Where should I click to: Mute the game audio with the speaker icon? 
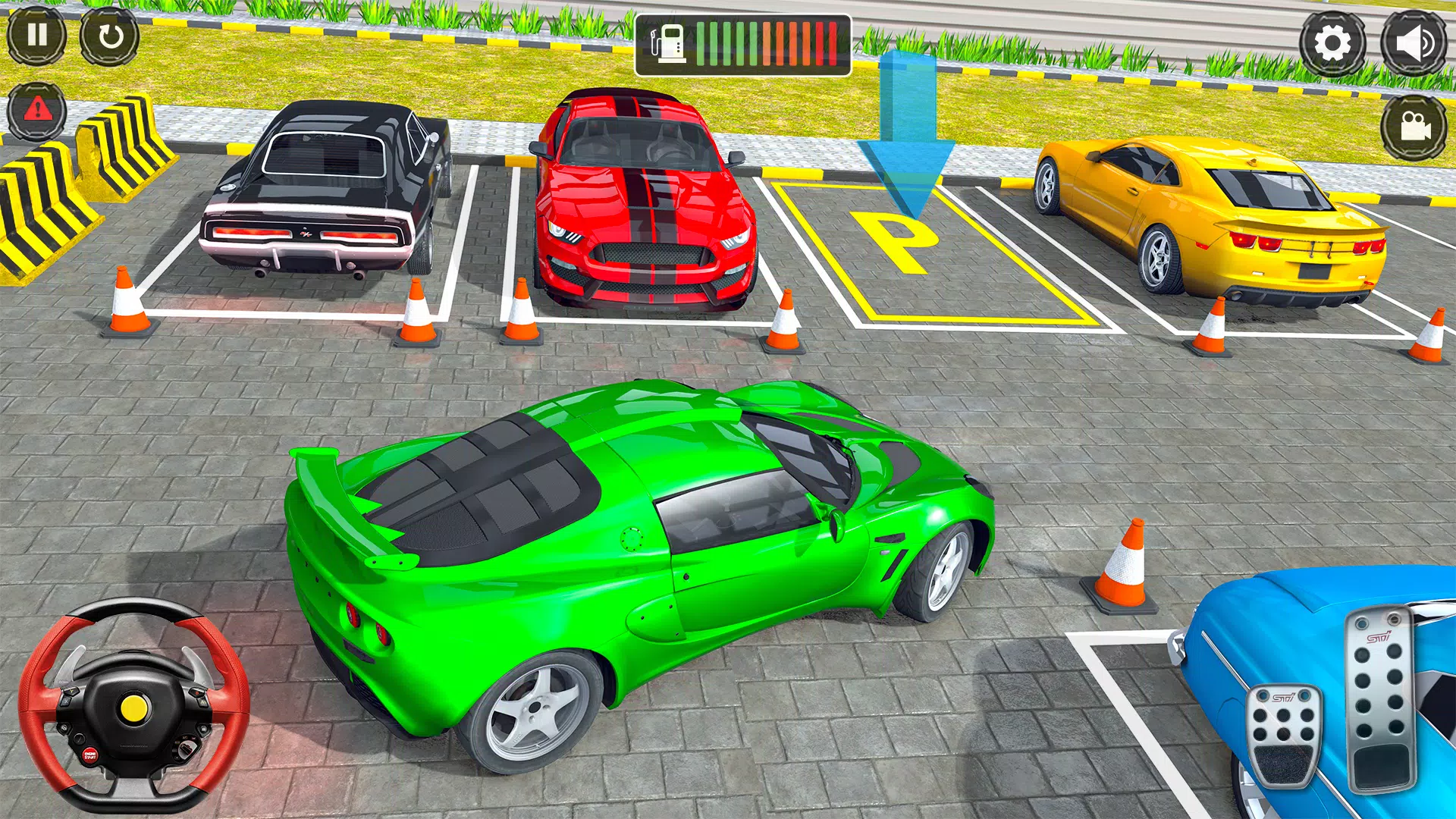click(1415, 41)
